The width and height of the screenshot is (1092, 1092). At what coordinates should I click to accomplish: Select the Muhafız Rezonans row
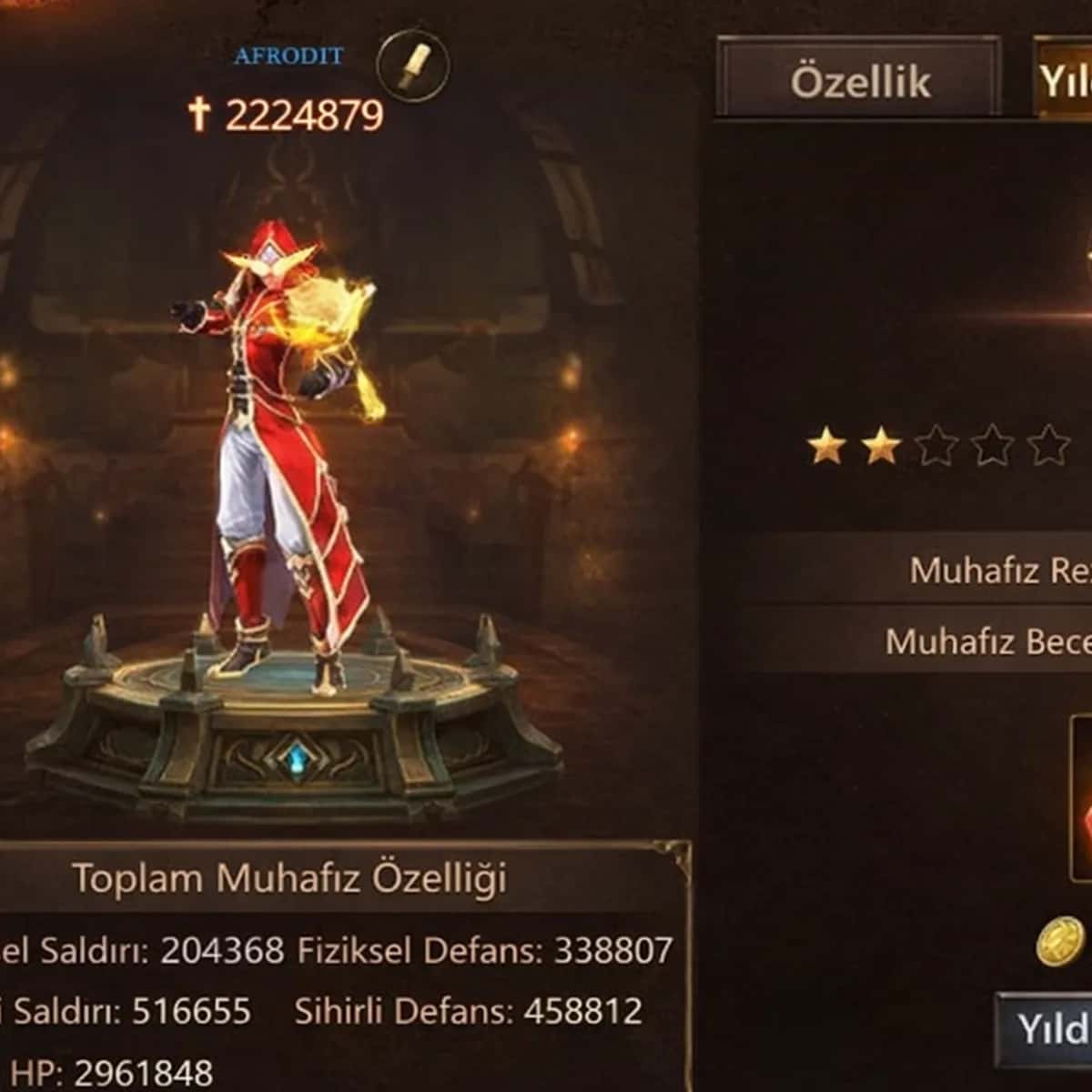coord(919,570)
